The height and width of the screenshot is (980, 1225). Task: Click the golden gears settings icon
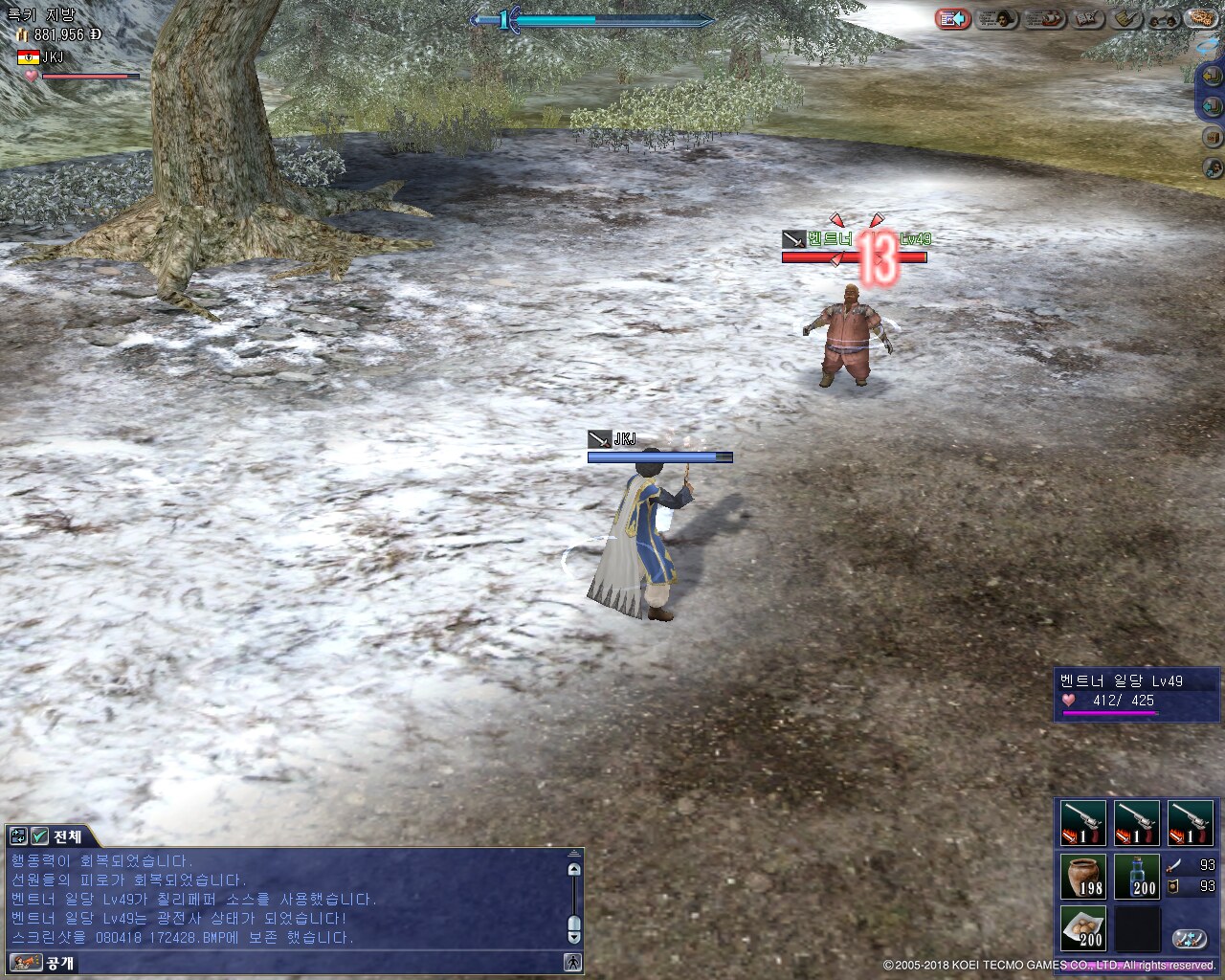[x=1201, y=18]
